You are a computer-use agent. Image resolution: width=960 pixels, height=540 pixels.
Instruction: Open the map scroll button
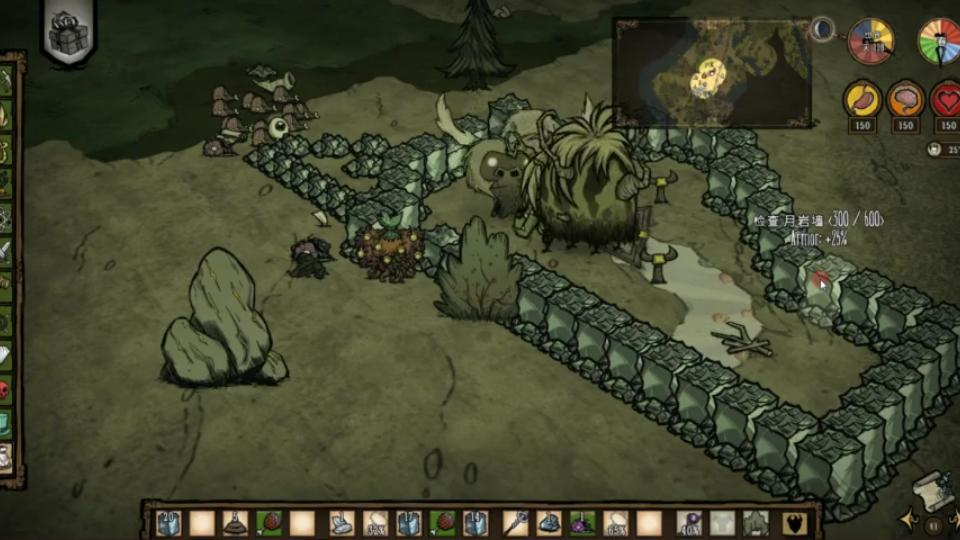point(932,490)
